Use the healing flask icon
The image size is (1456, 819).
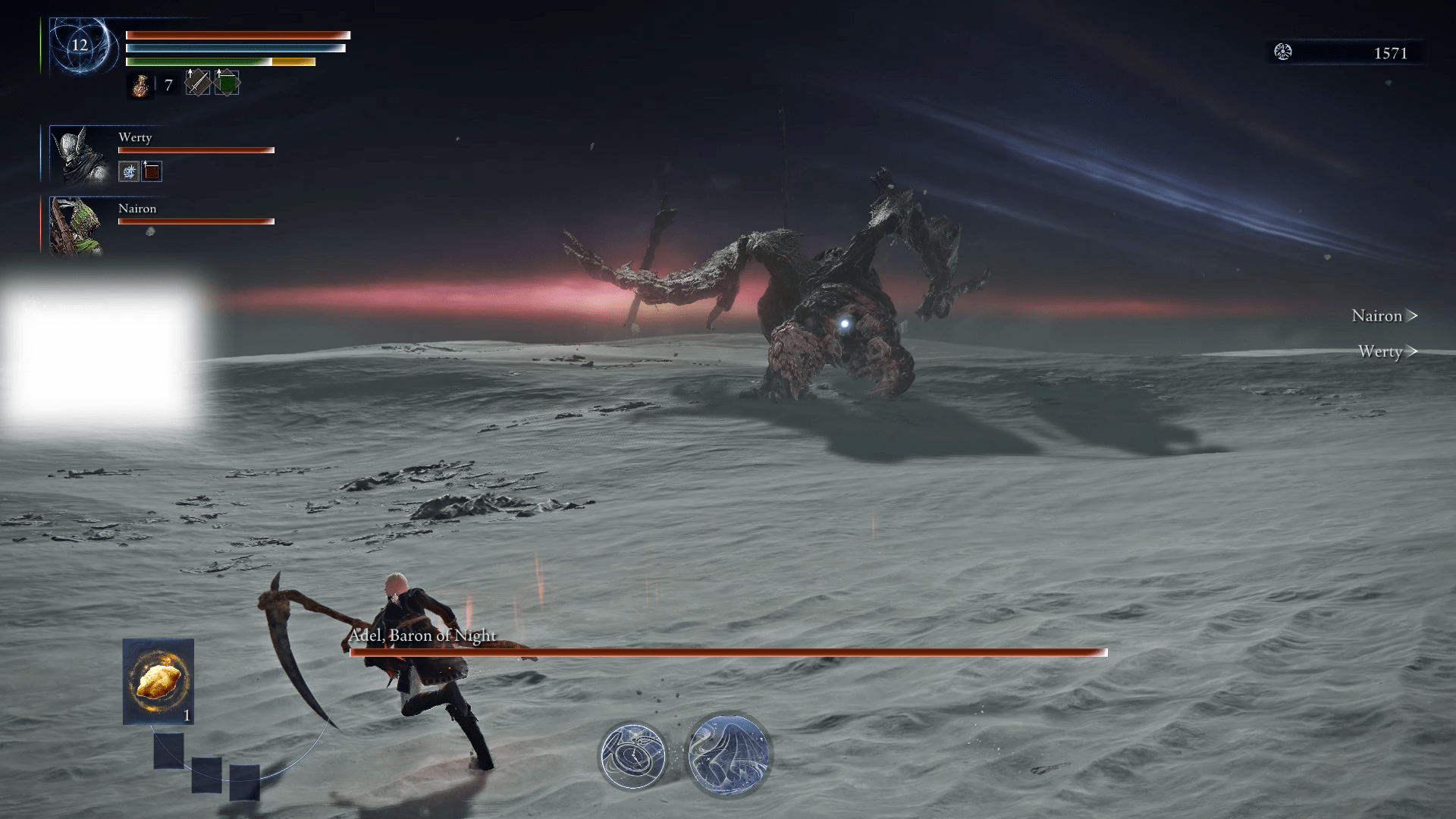point(140,85)
